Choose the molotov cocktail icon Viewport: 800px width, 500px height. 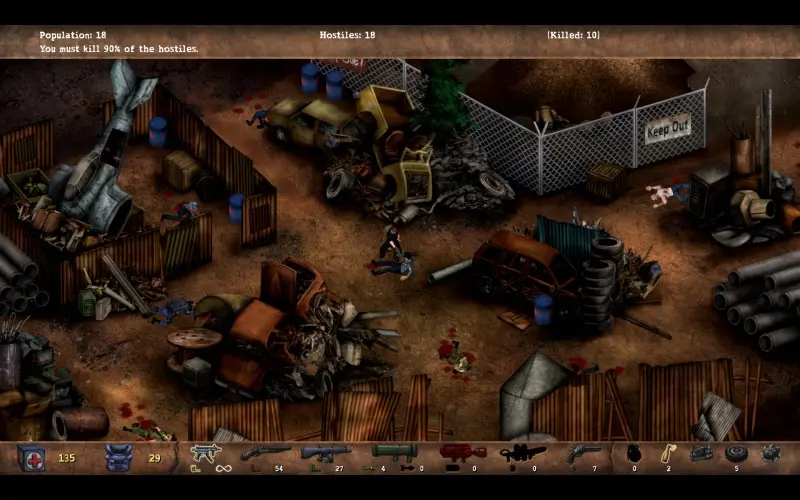pos(668,453)
